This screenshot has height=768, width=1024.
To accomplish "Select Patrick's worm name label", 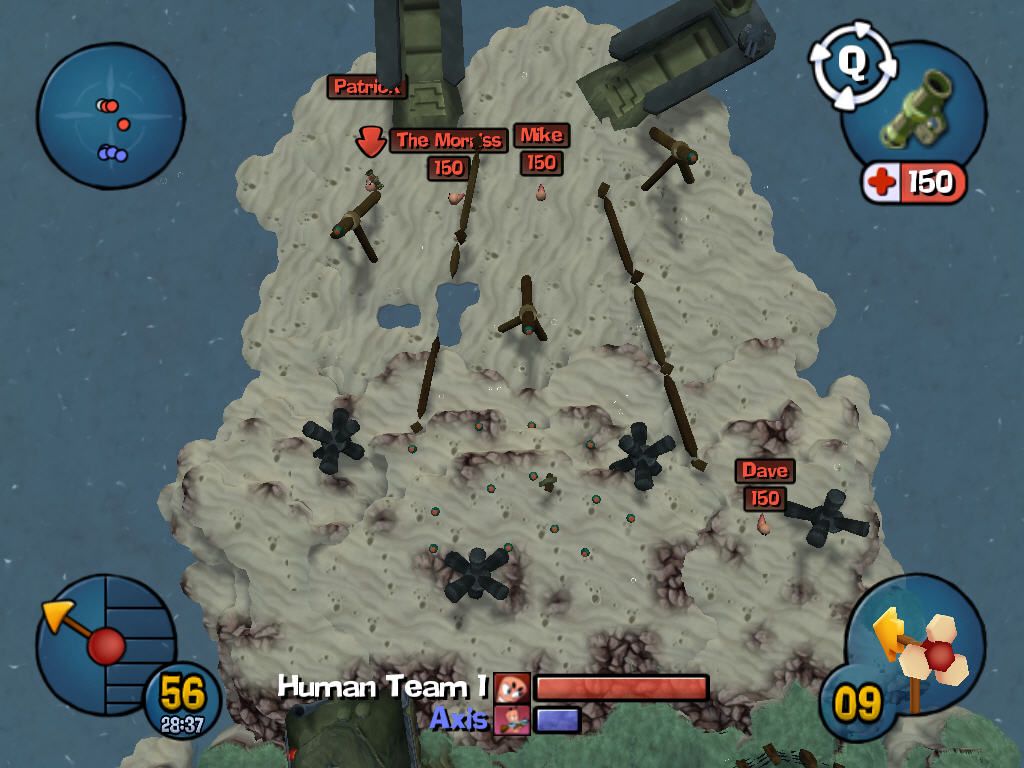I will pos(367,87).
